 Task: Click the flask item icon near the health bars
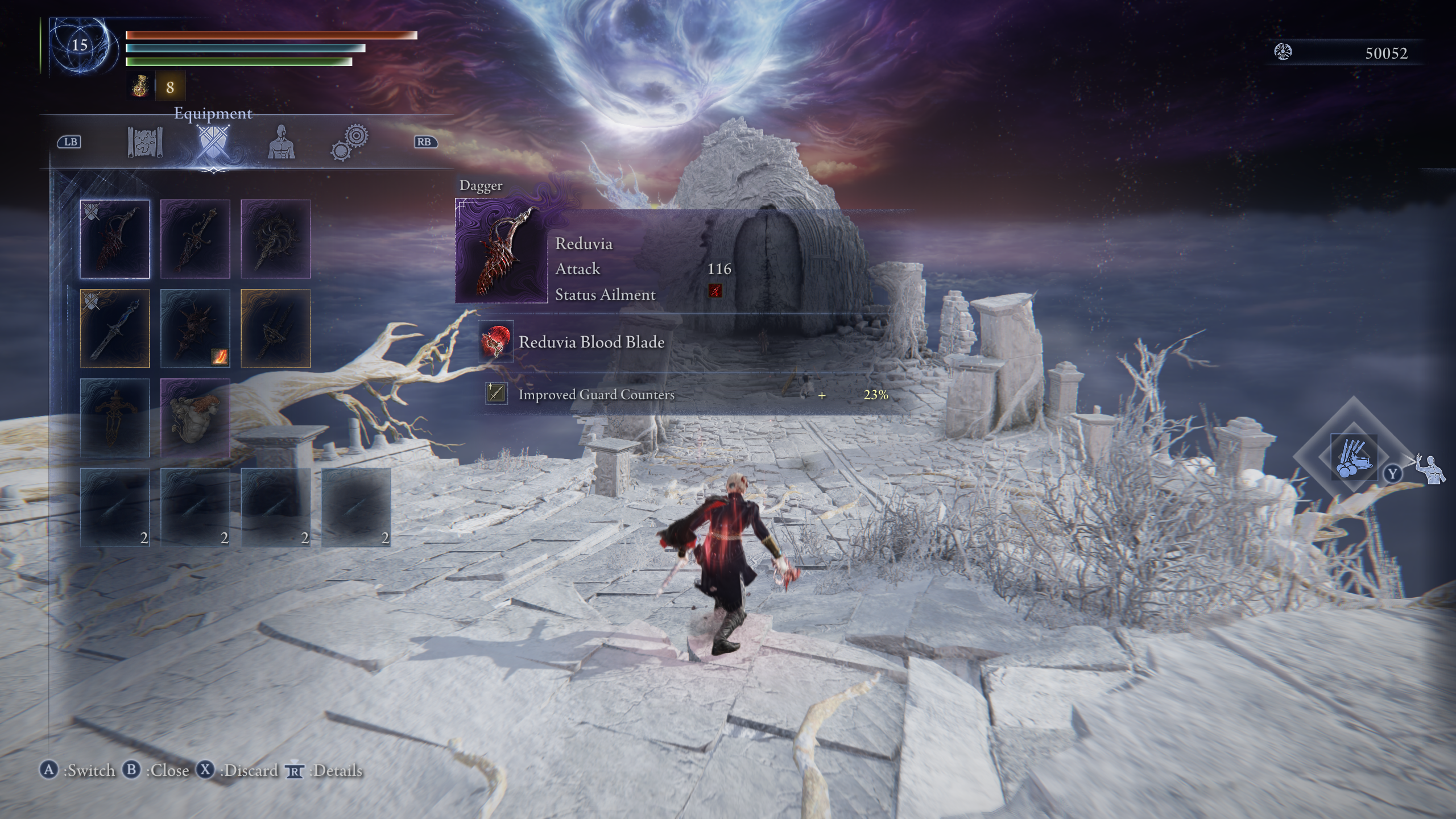(140, 87)
